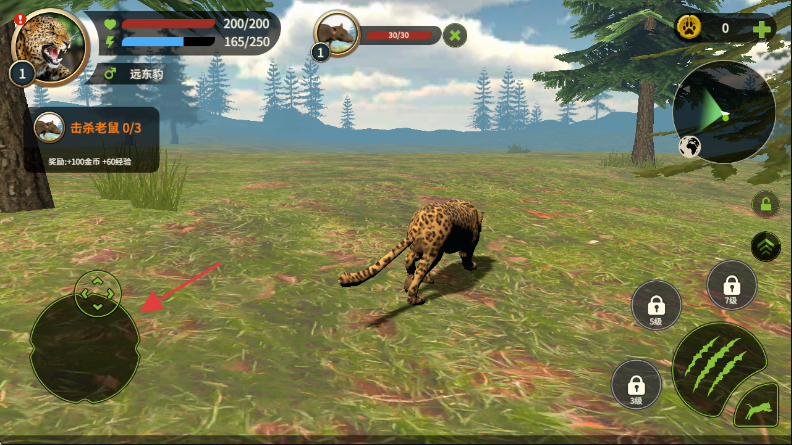Tap the green plus to add coins
This screenshot has height=445, width=792.
coord(762,28)
